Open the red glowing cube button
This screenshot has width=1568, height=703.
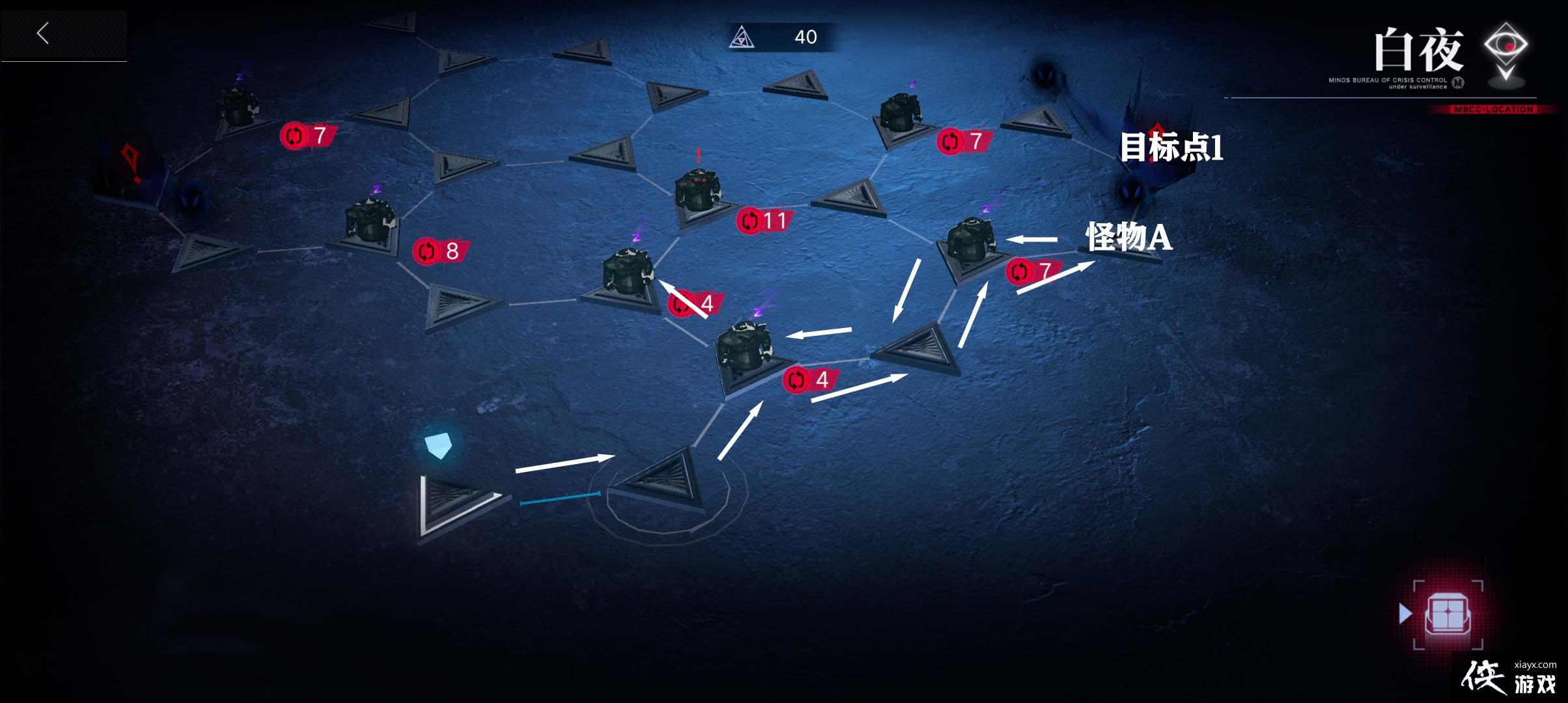pyautogui.click(x=1448, y=614)
